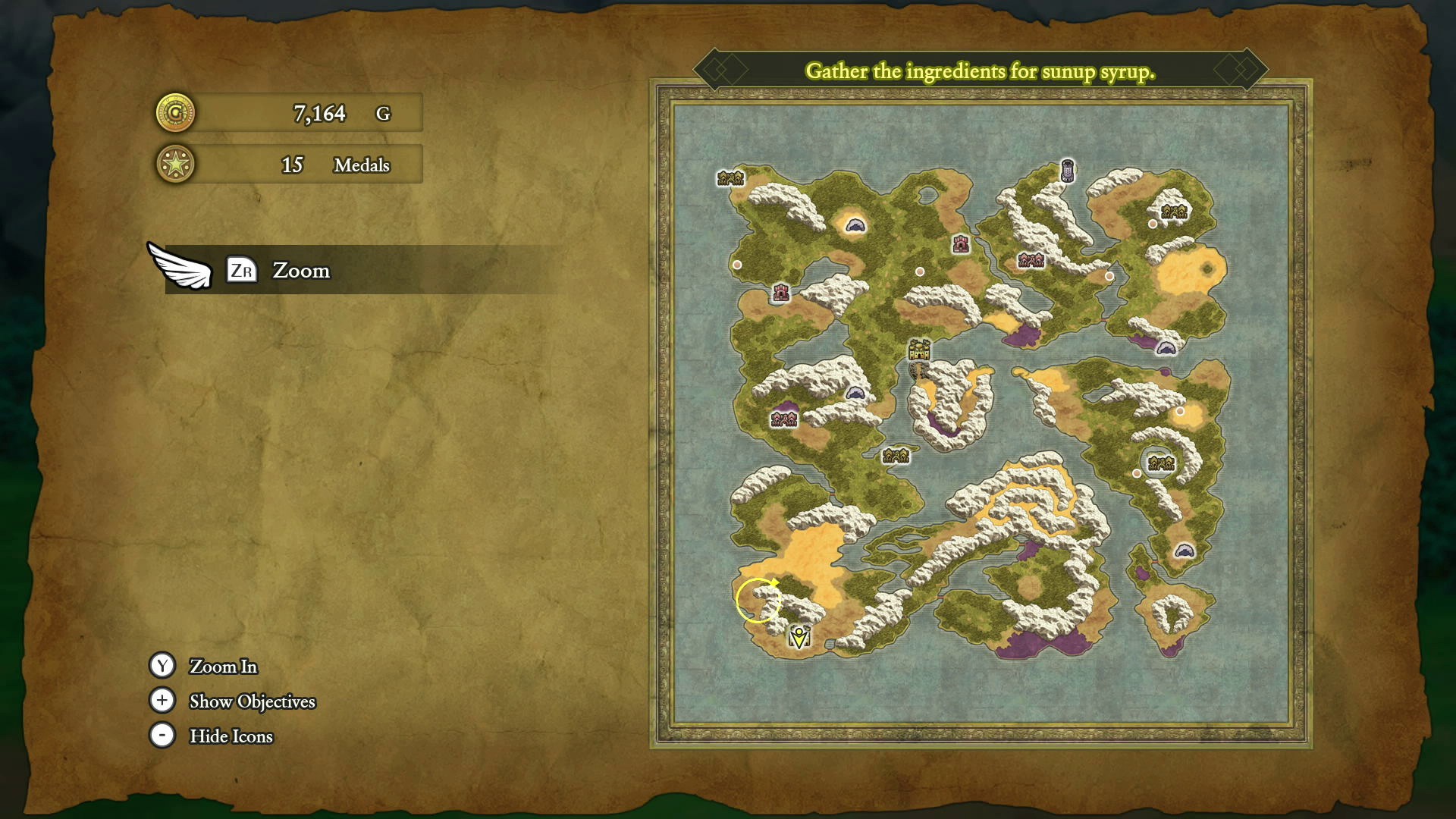Click the yellow player position marker

click(799, 635)
